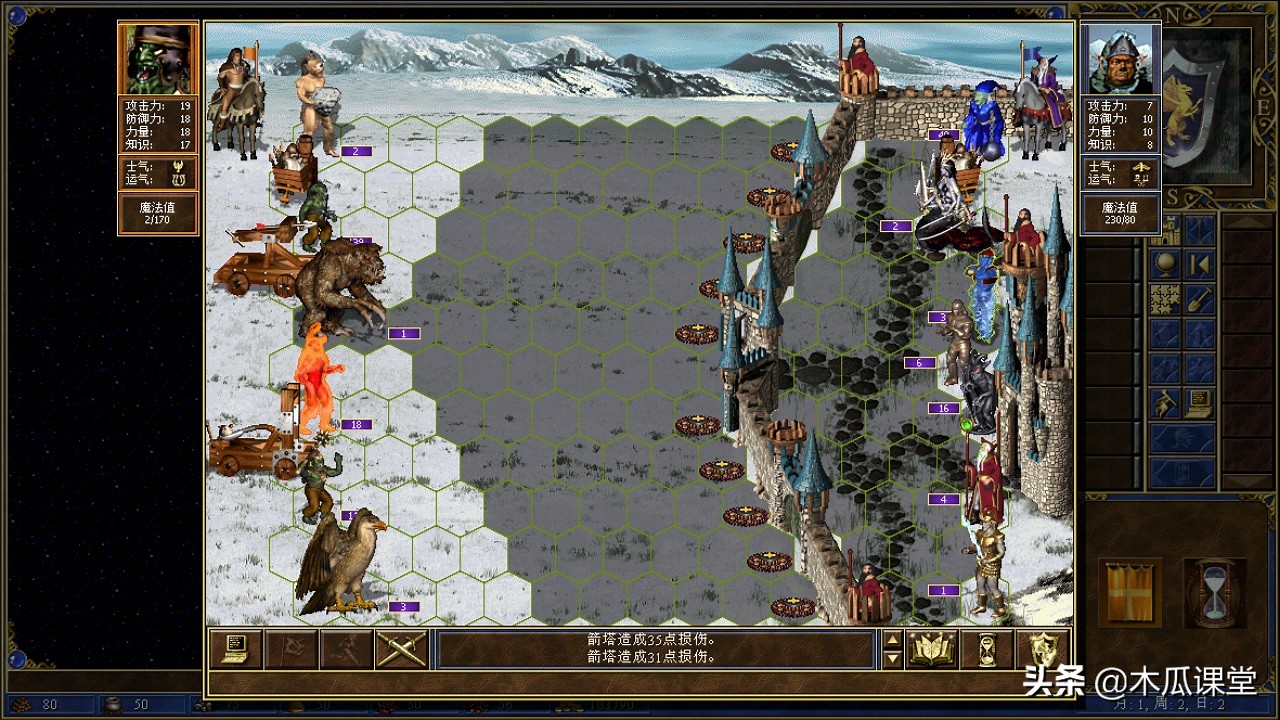1280x720 pixels.
Task: Defend using the shield button
Action: (1042, 650)
